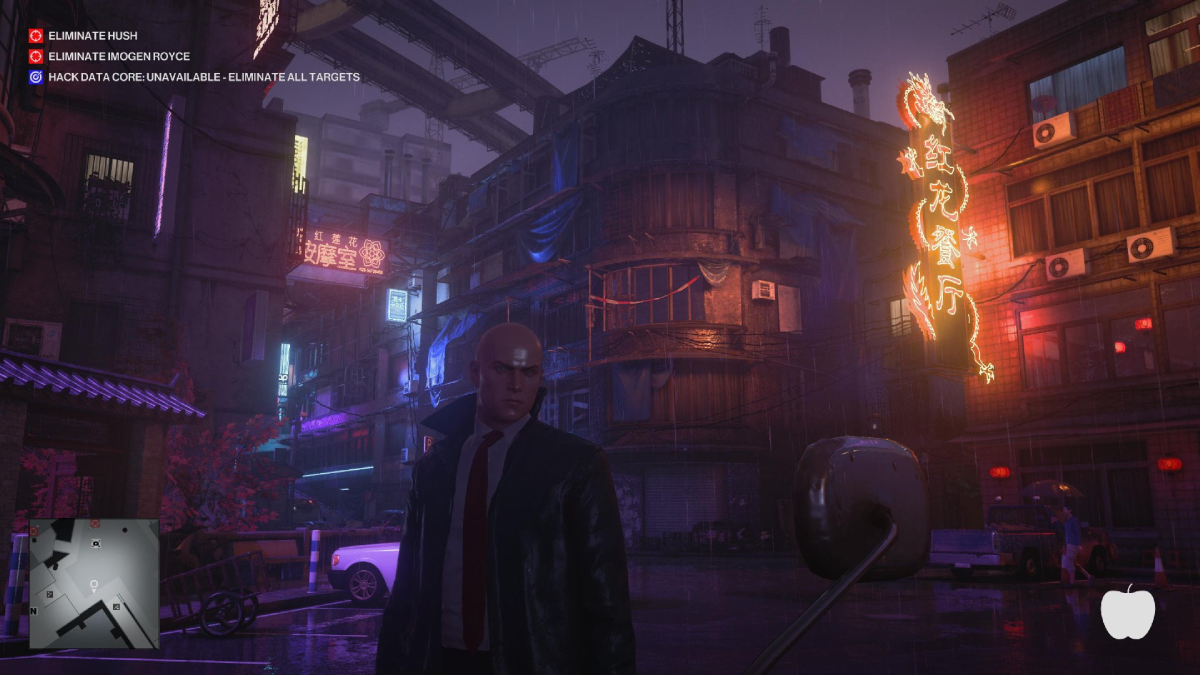Select the Hack Data Core objective
The image size is (1200, 675).
pos(203,77)
